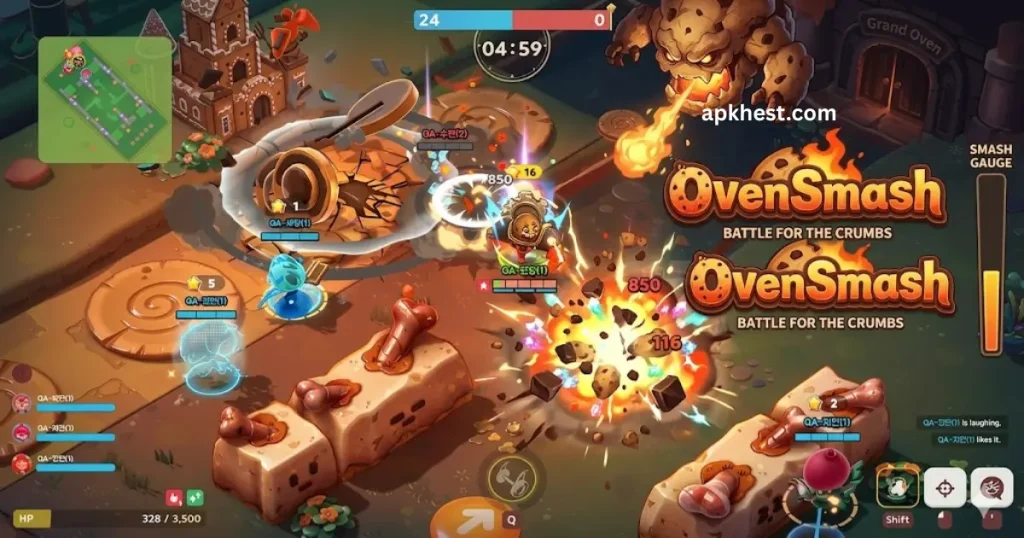This screenshot has height=538, width=1024.
Task: Click the crosshair target button
Action: (944, 488)
